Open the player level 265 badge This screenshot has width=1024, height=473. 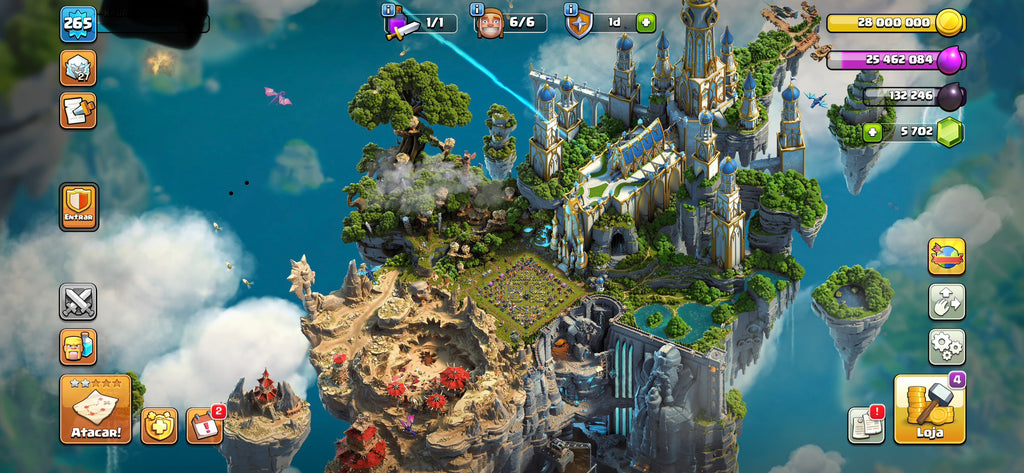(x=78, y=23)
